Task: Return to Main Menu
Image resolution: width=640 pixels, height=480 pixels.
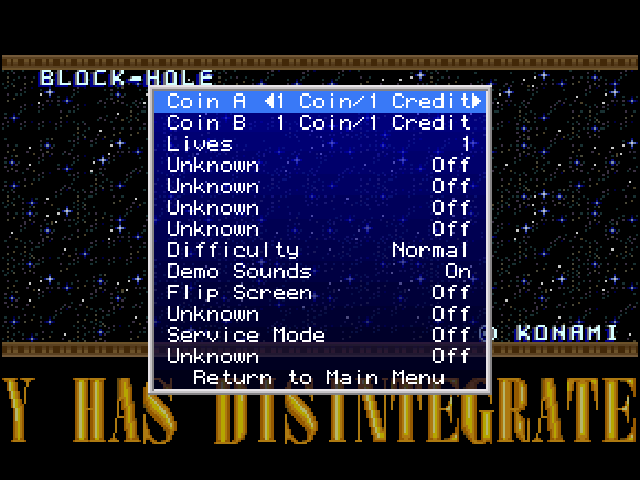Action: coord(318,378)
